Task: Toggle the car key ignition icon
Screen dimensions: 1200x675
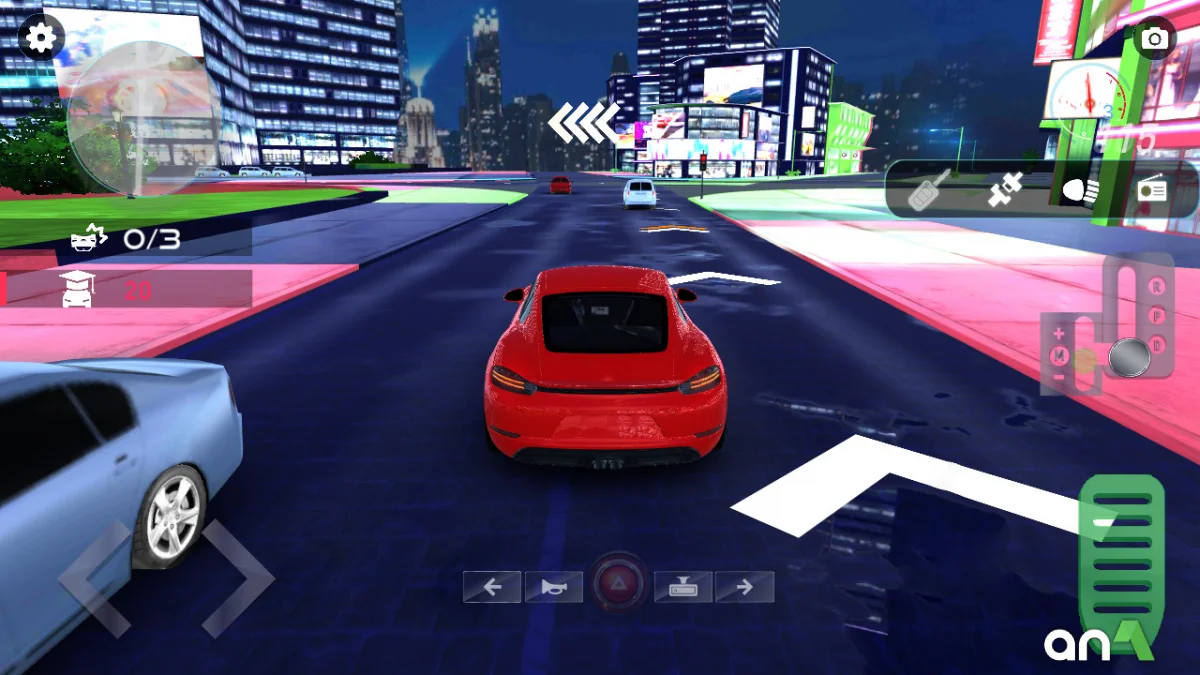Action: tap(927, 189)
